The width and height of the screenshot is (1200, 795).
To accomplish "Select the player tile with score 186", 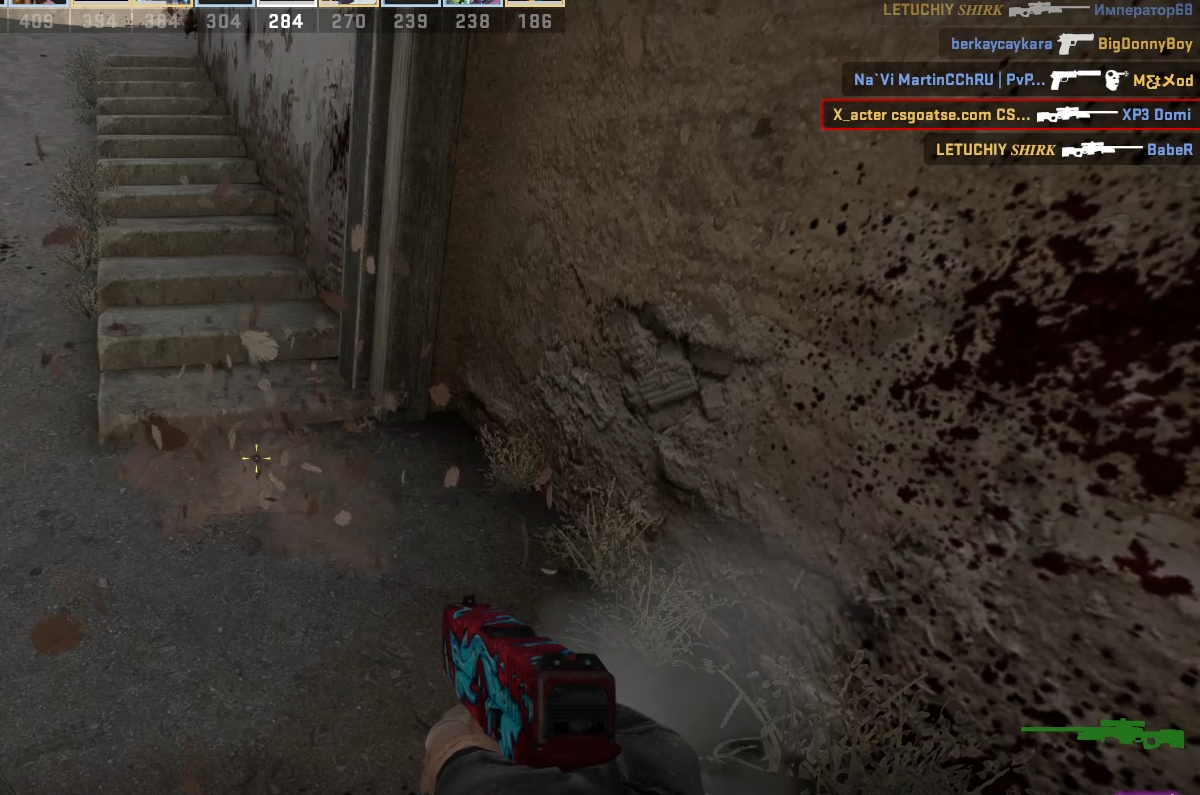I will tap(534, 15).
